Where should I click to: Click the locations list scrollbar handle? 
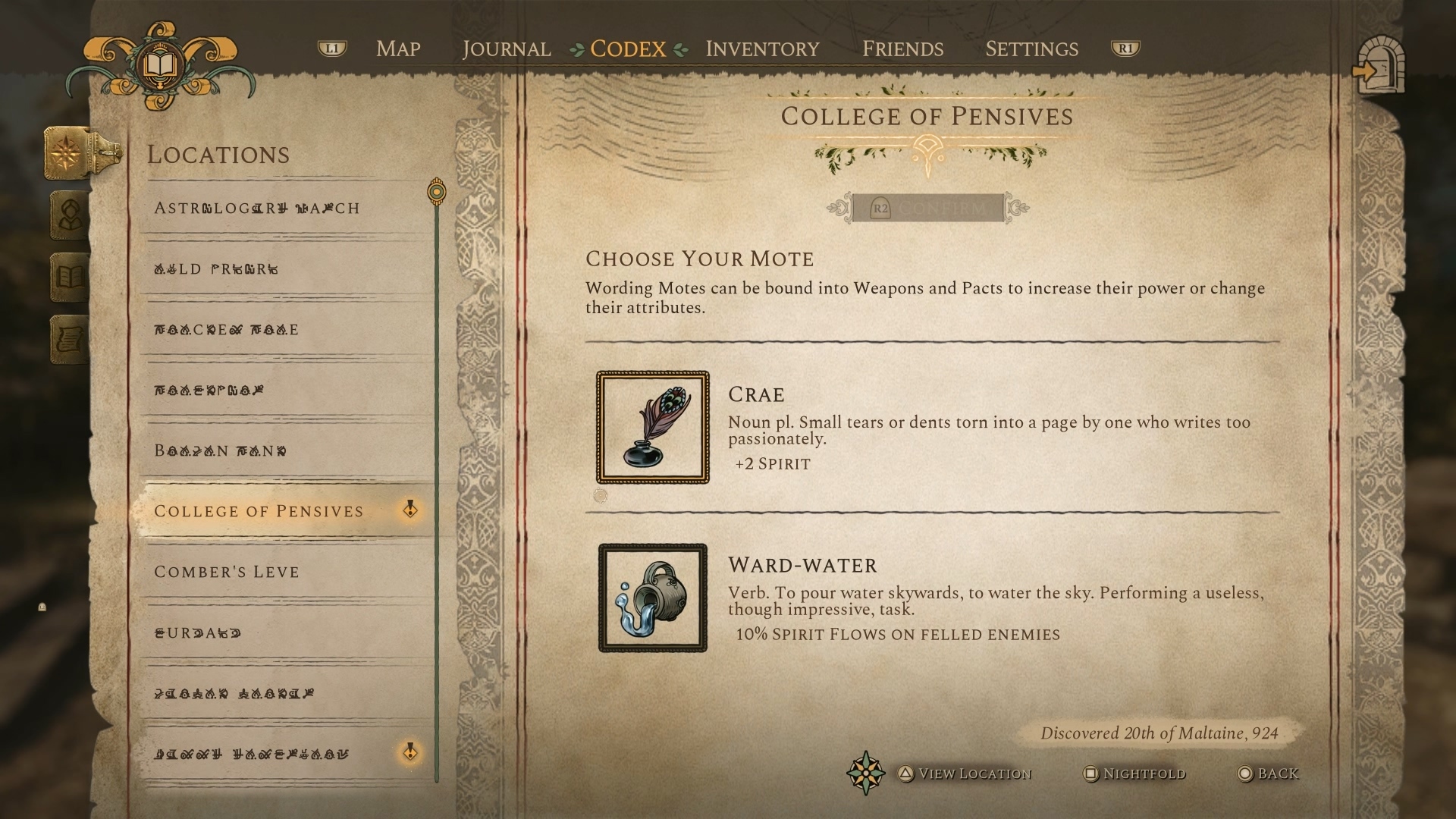436,193
